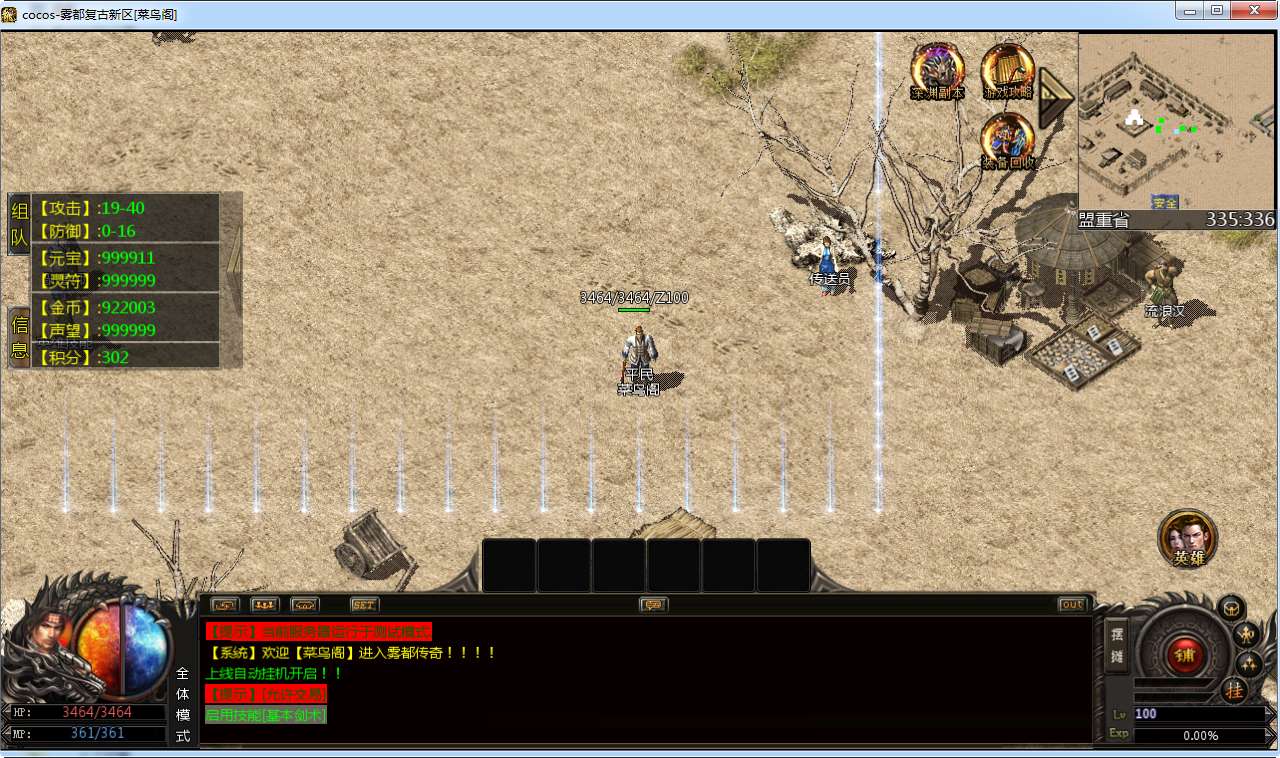Image resolution: width=1280 pixels, height=758 pixels.
Task: Close the game window
Action: click(1253, 10)
